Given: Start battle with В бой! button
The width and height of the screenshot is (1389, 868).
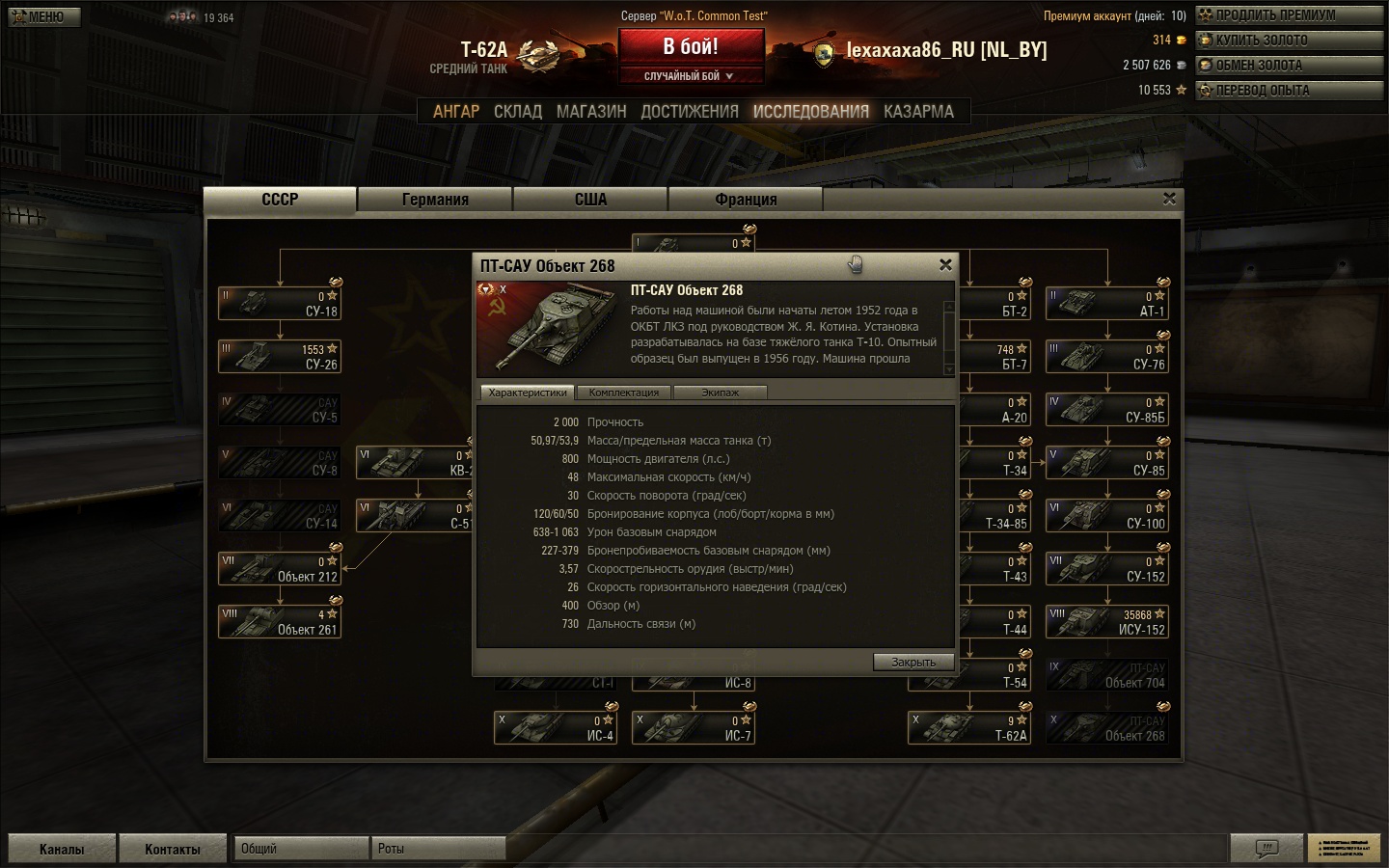Looking at the screenshot, I should coord(691,47).
